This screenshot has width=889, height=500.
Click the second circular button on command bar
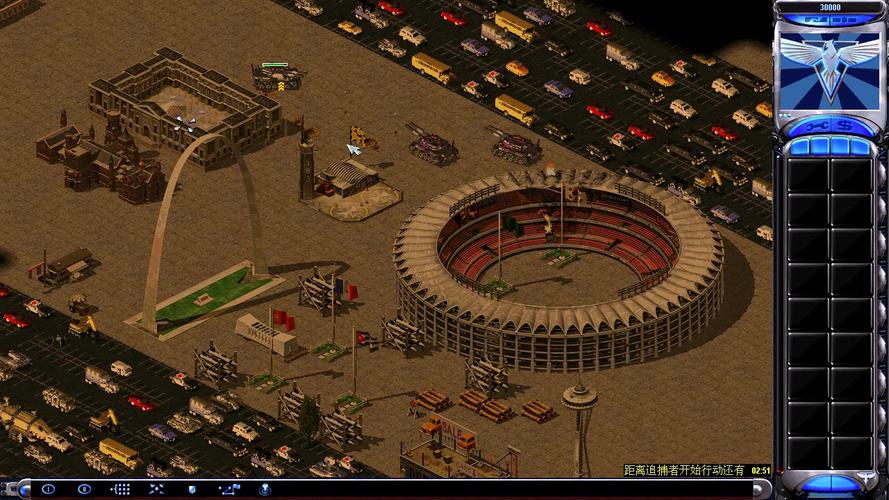84,489
